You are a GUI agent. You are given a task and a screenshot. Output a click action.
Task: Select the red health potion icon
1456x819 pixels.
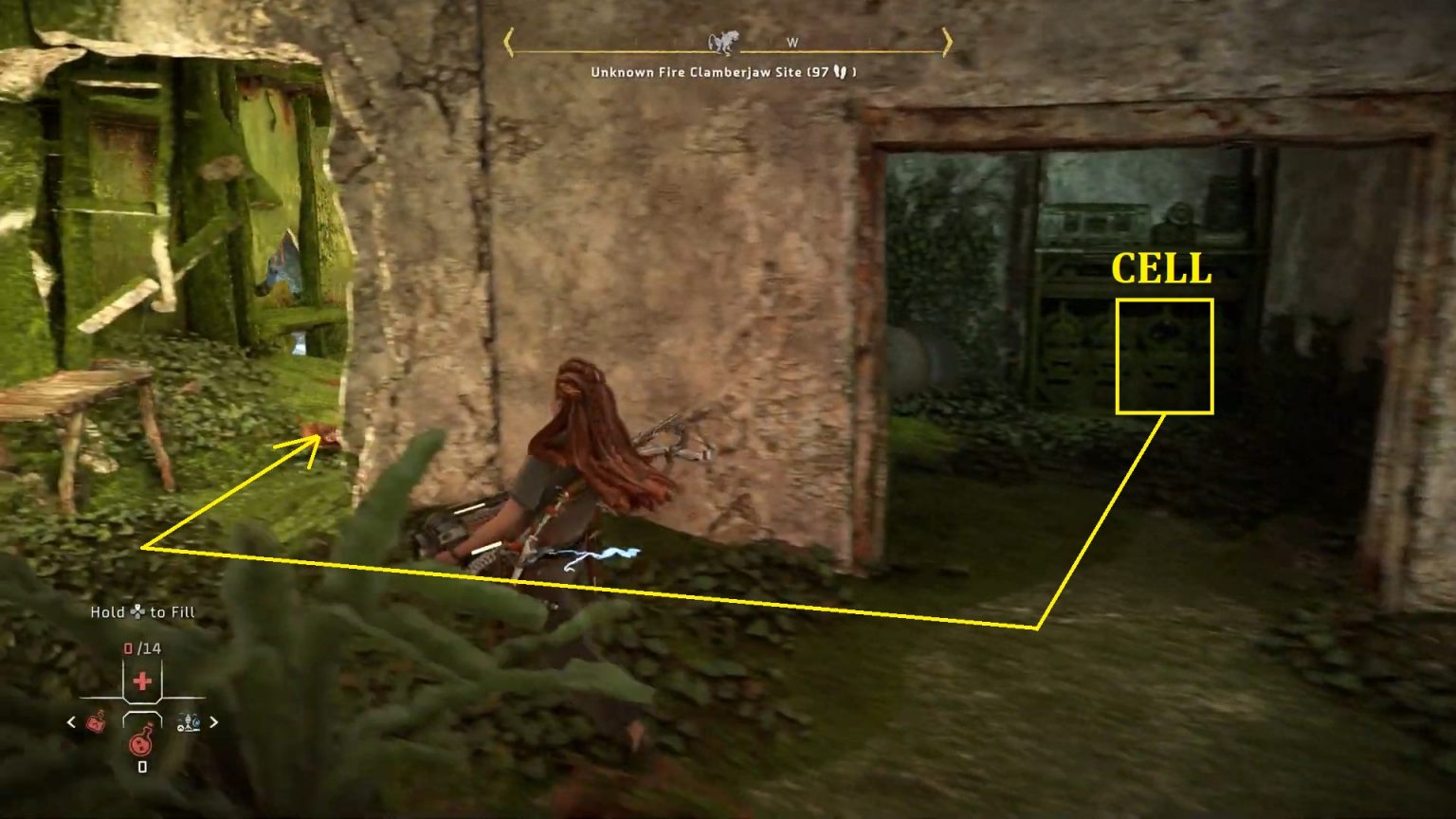[x=142, y=743]
